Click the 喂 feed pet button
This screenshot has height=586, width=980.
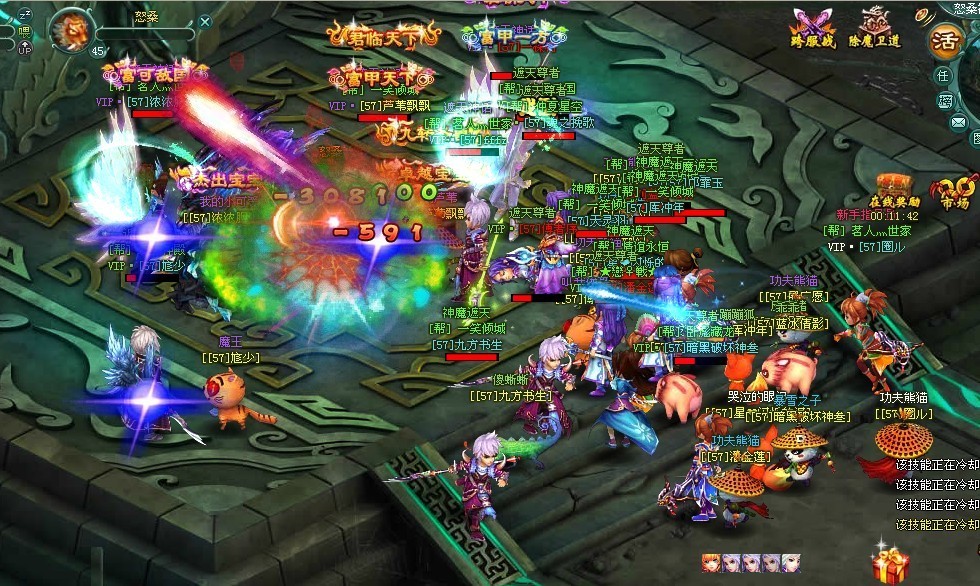point(24,31)
